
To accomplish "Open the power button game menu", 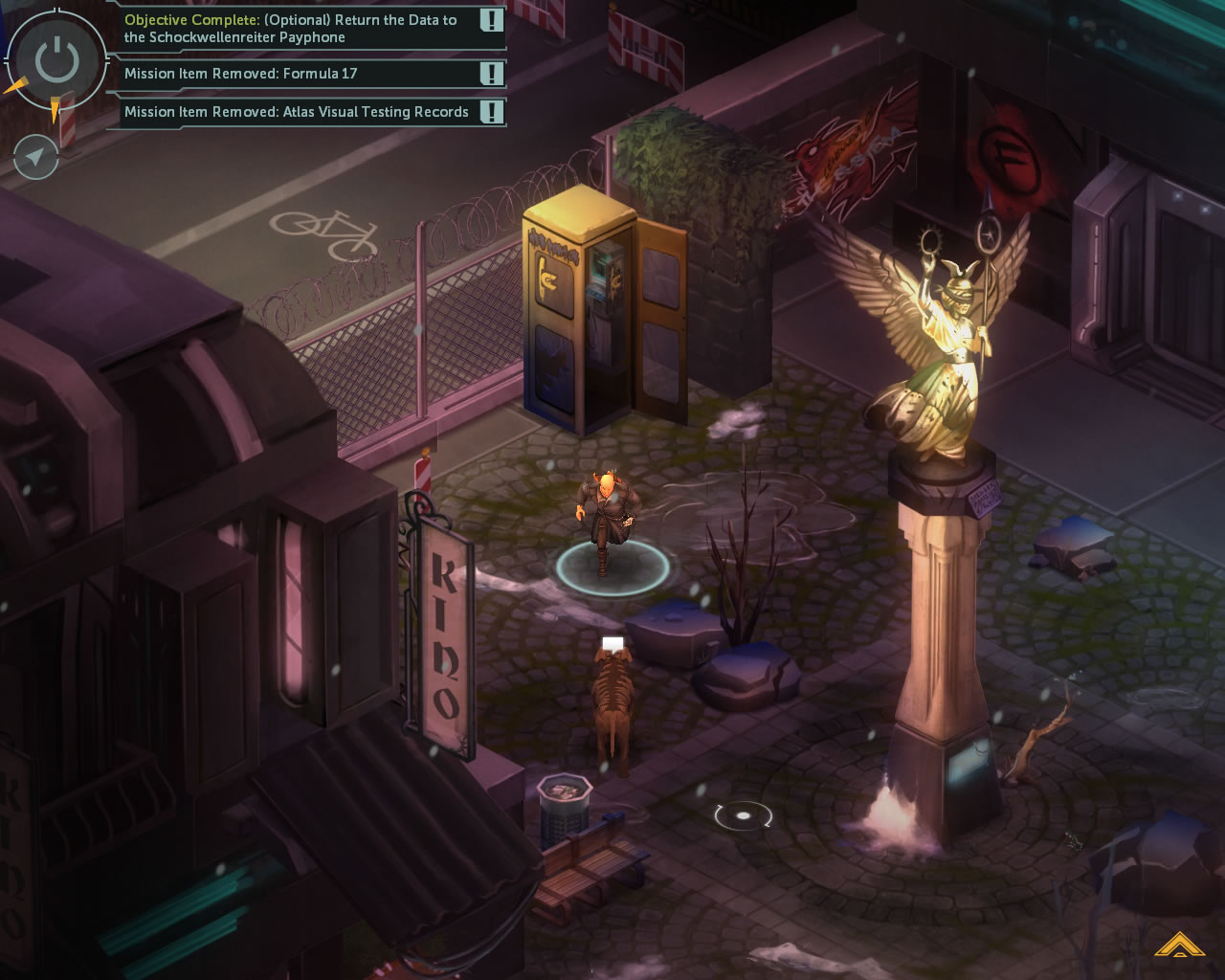I will tap(56, 61).
